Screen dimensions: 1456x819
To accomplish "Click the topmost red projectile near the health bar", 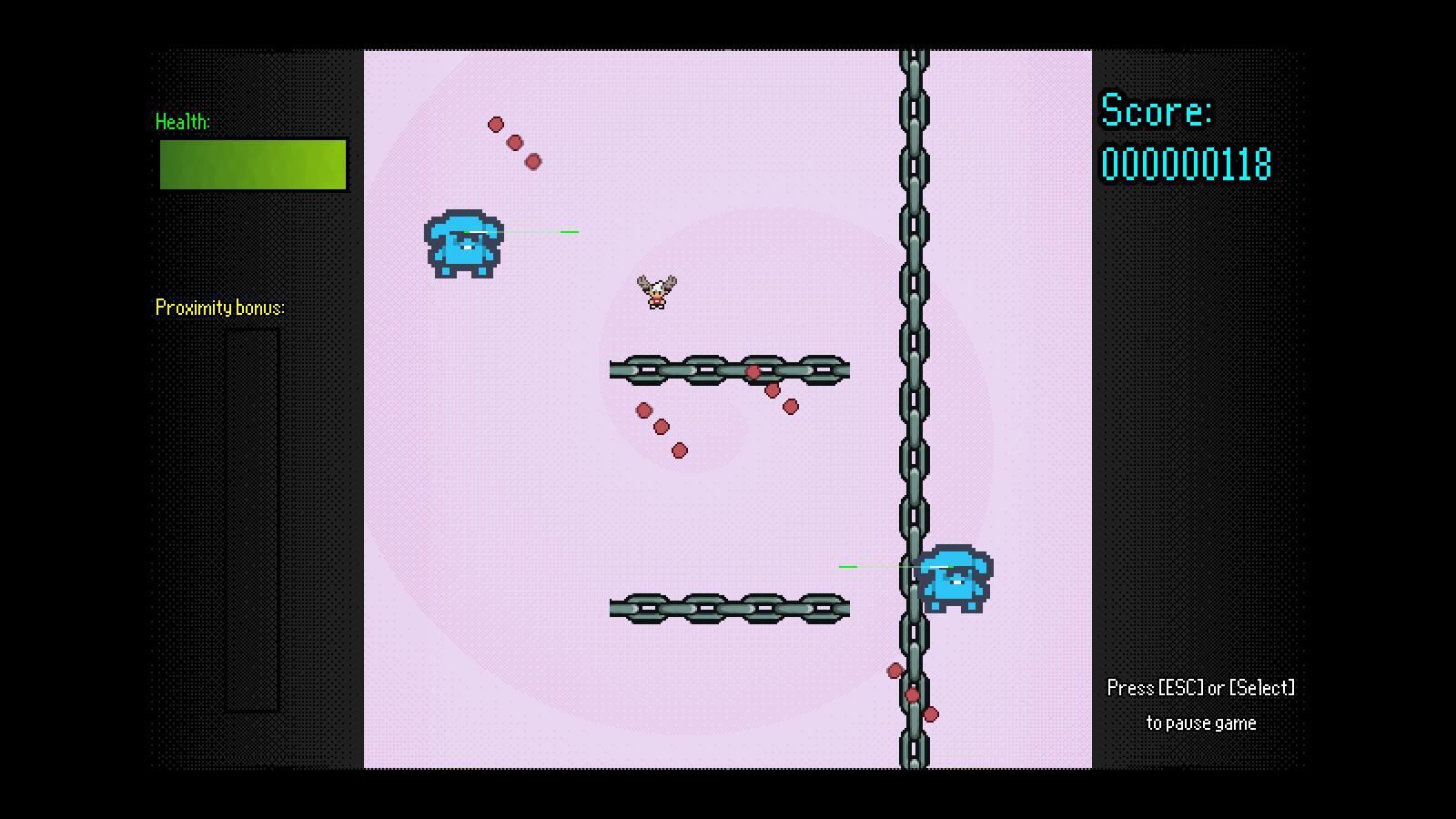I will pyautogui.click(x=497, y=123).
